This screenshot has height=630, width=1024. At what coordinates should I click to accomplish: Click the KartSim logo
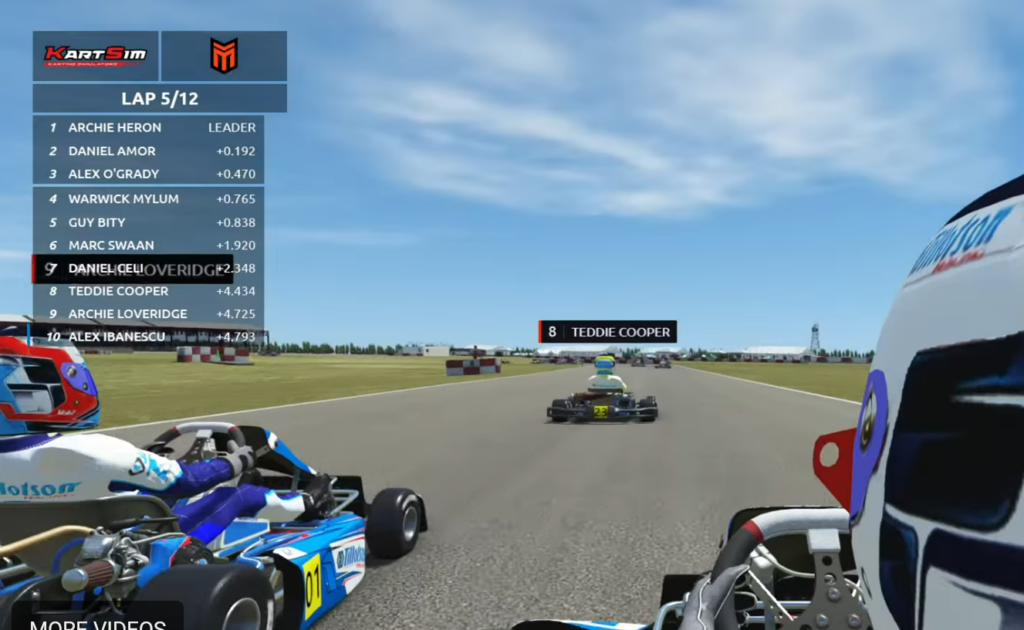pos(96,56)
